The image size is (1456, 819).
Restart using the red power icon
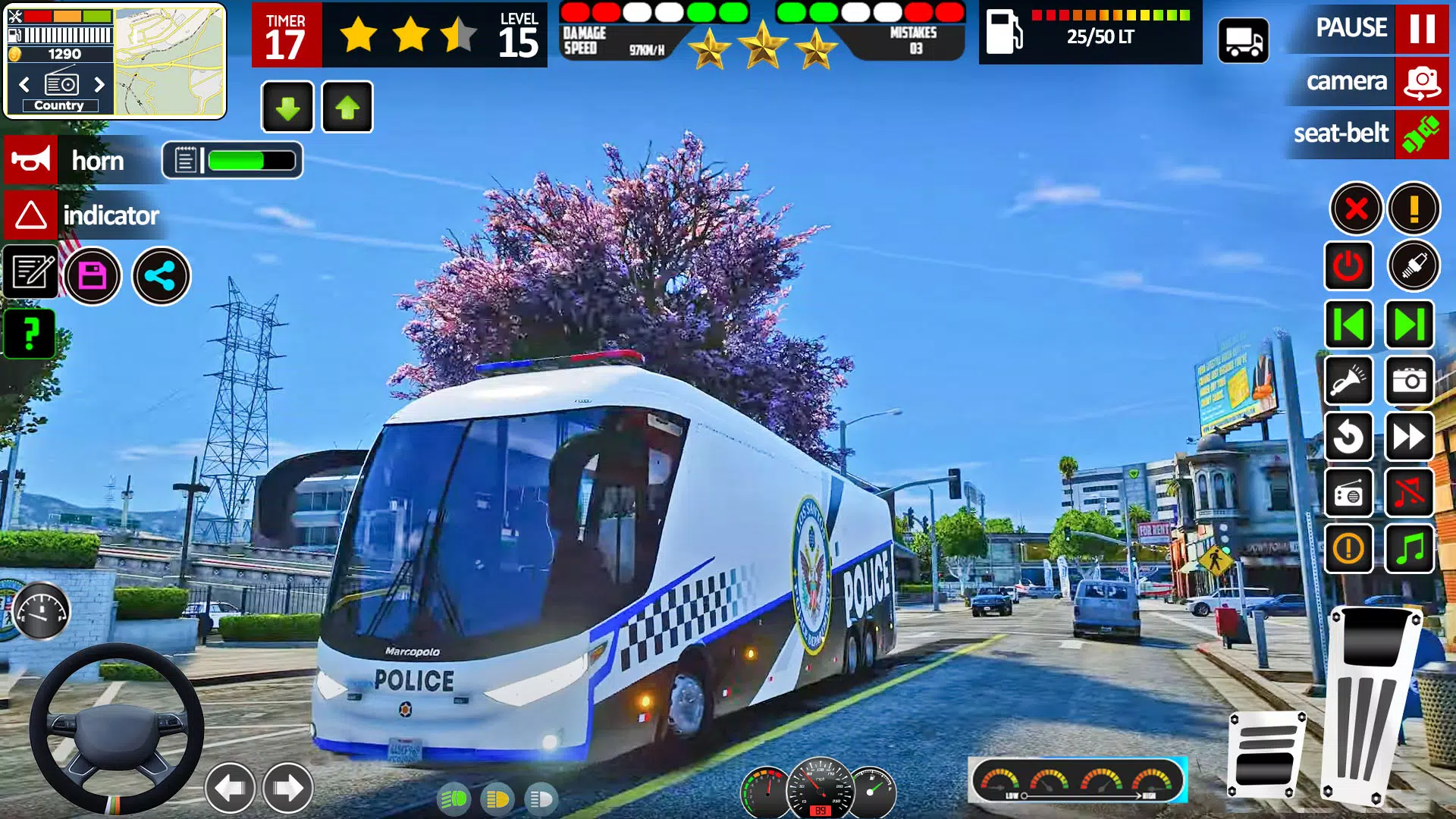click(x=1350, y=267)
